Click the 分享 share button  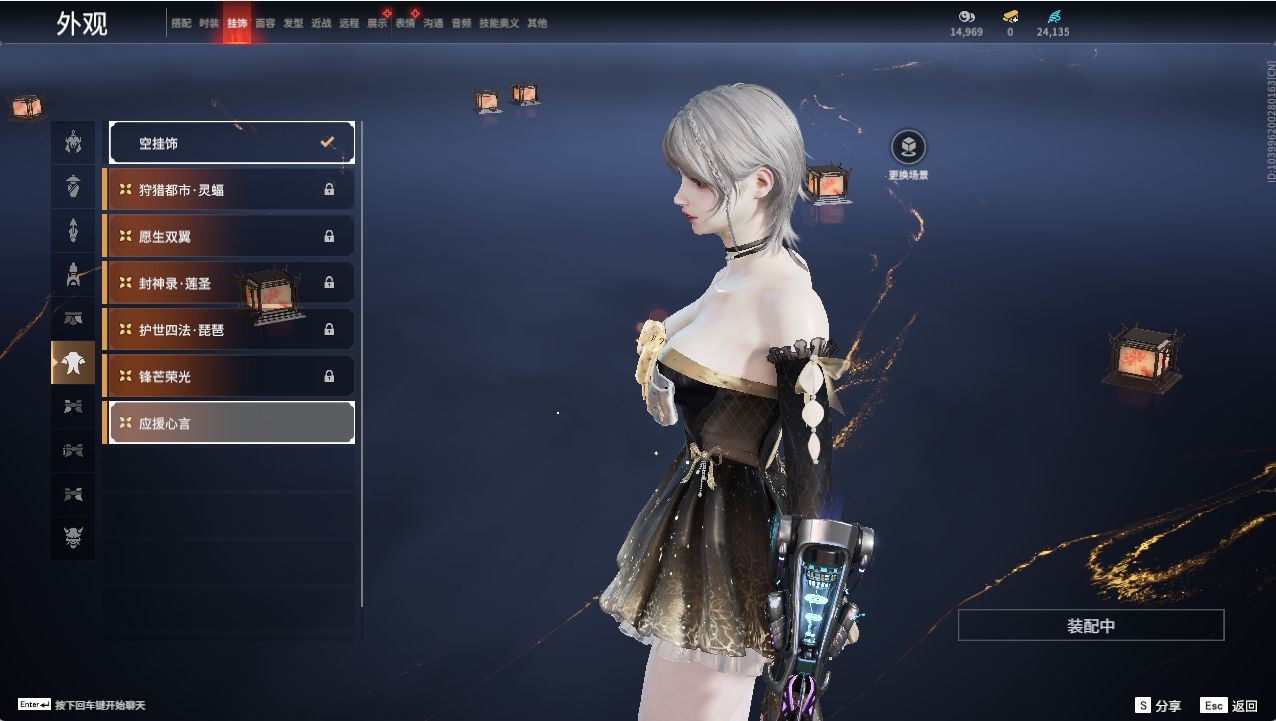point(1158,706)
